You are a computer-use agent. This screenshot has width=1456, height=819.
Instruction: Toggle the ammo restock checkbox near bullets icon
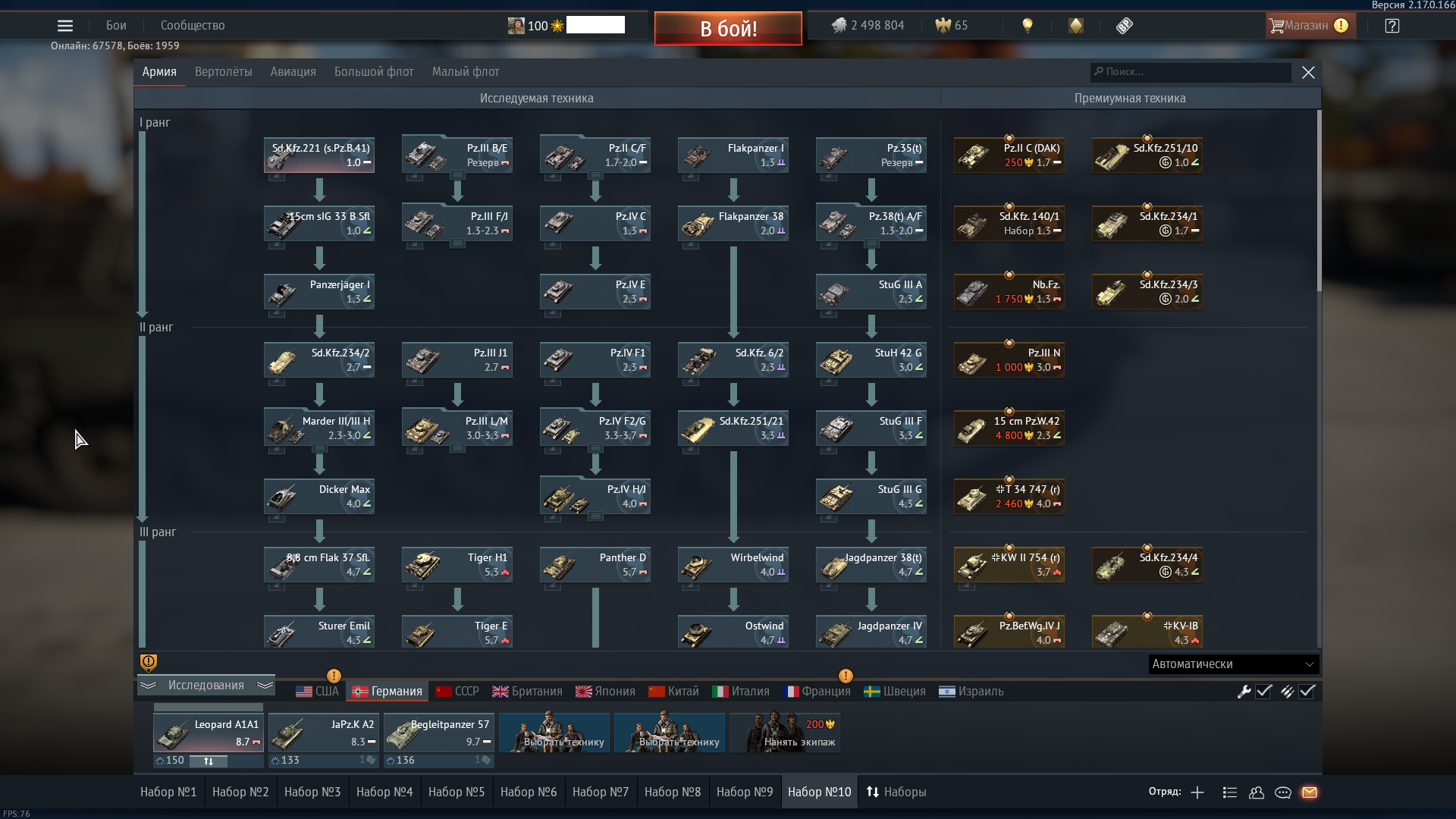click(x=1307, y=691)
